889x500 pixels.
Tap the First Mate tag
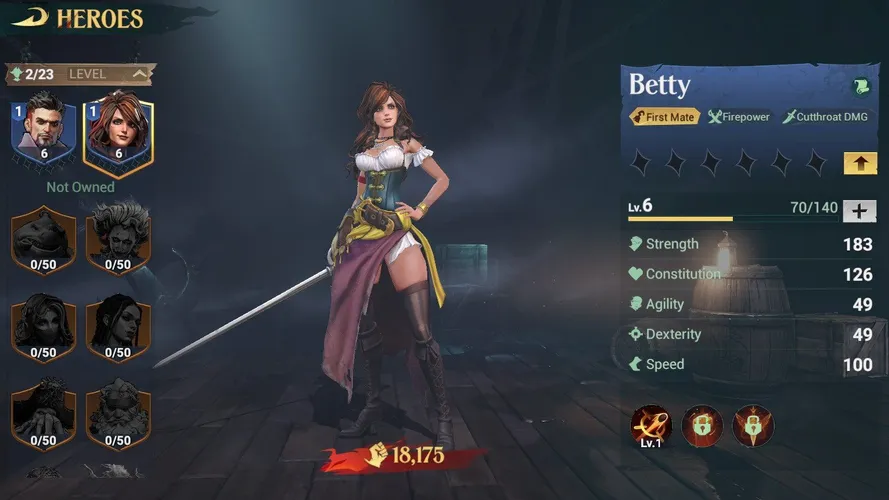pyautogui.click(x=663, y=117)
